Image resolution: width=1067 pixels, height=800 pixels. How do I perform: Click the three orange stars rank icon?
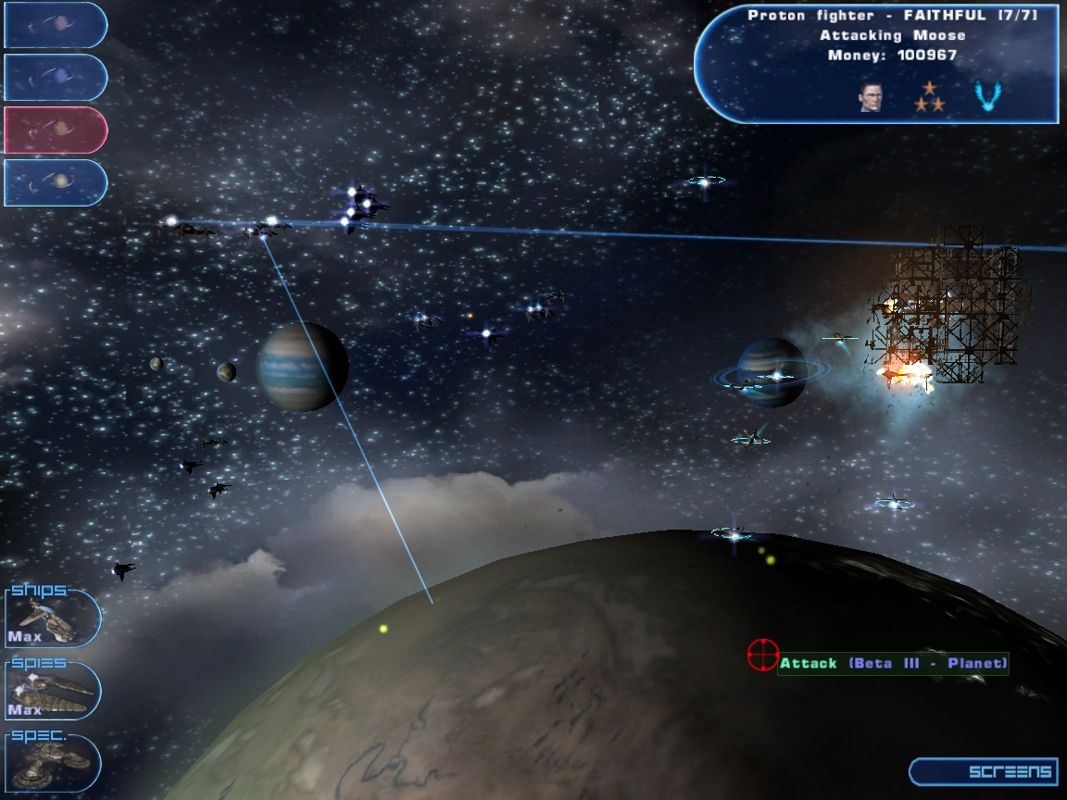[930, 96]
